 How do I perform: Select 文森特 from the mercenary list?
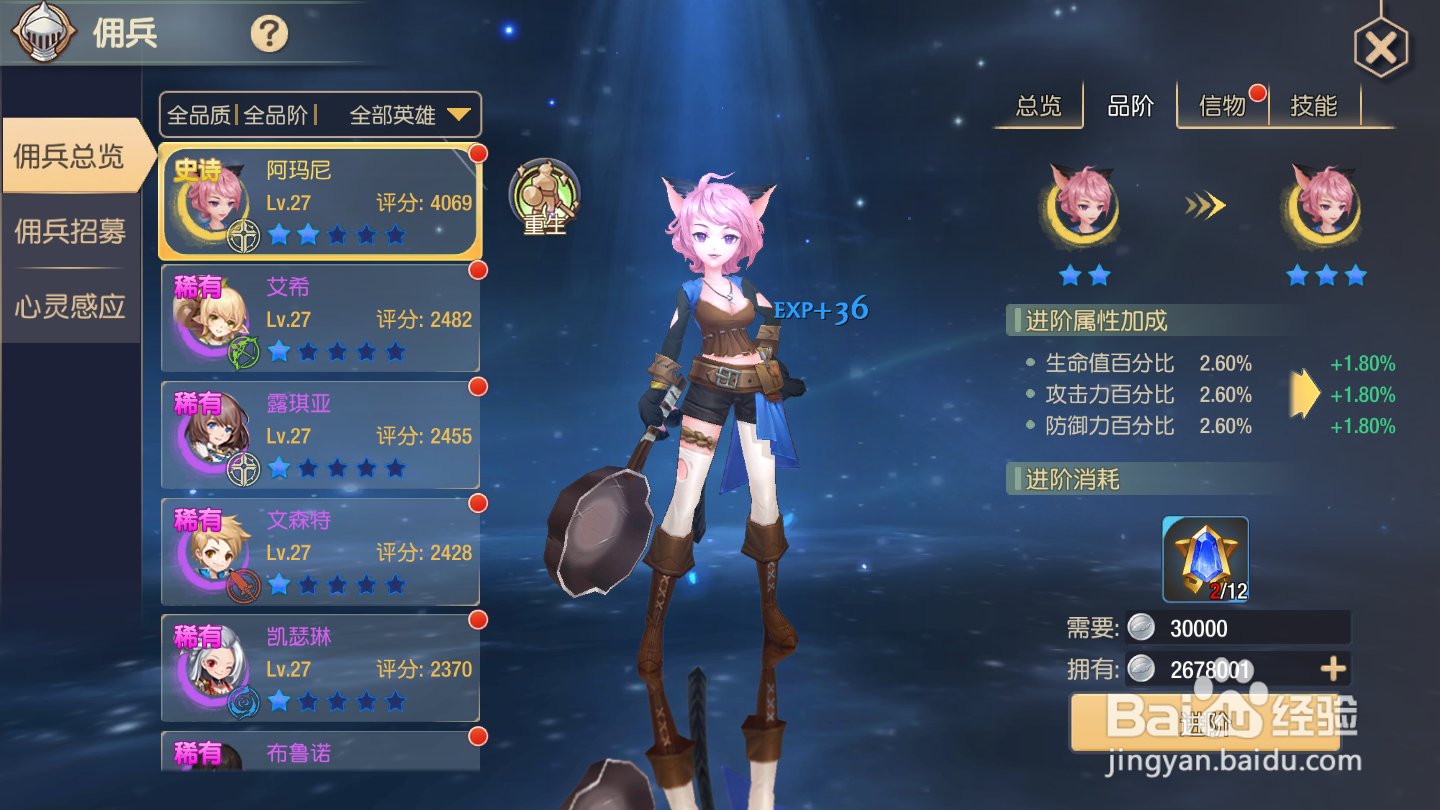click(x=320, y=551)
